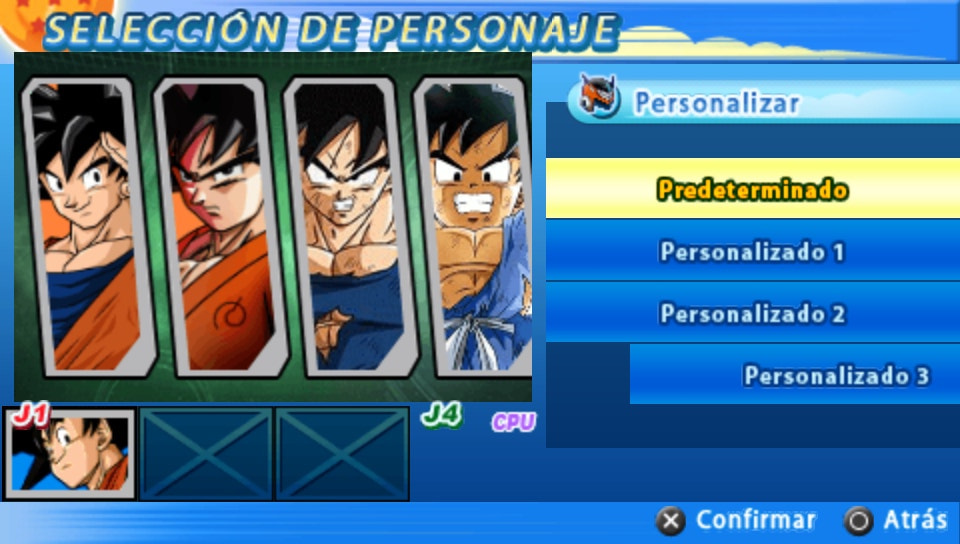The image size is (960, 544).
Task: Select the Predeterminado option
Action: 752,189
